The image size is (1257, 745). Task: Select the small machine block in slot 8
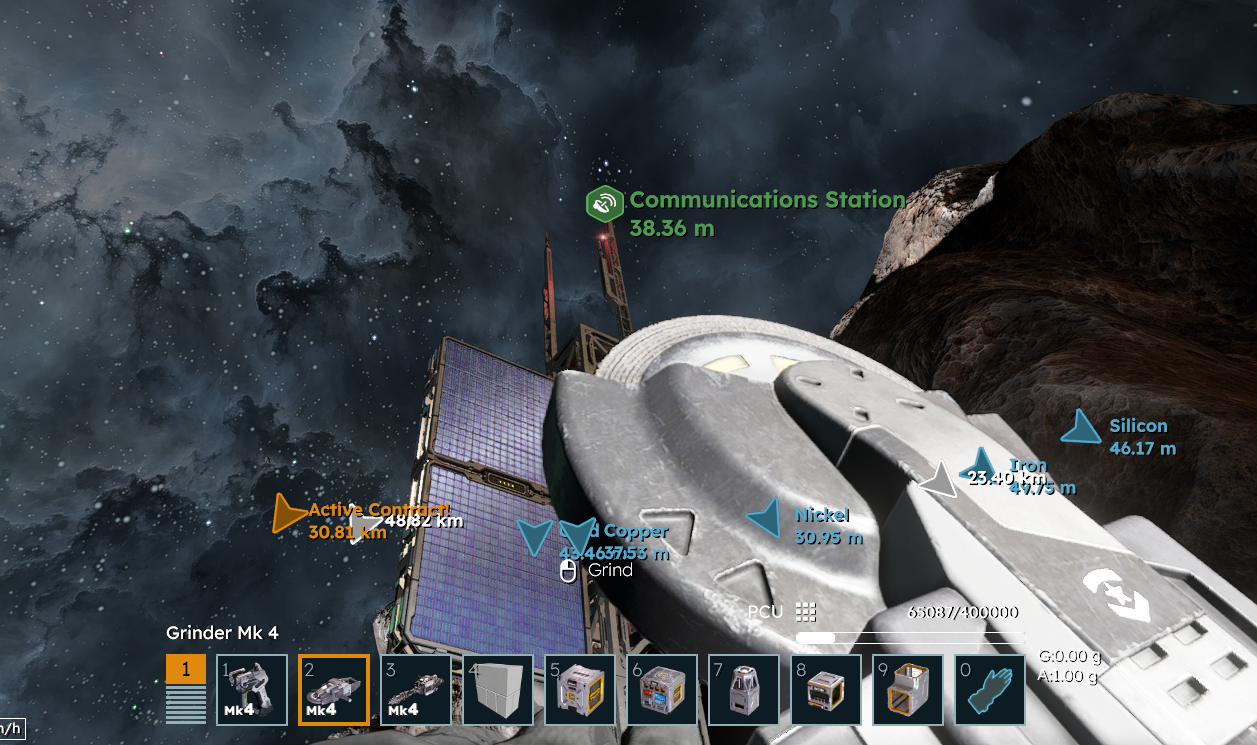tap(826, 689)
